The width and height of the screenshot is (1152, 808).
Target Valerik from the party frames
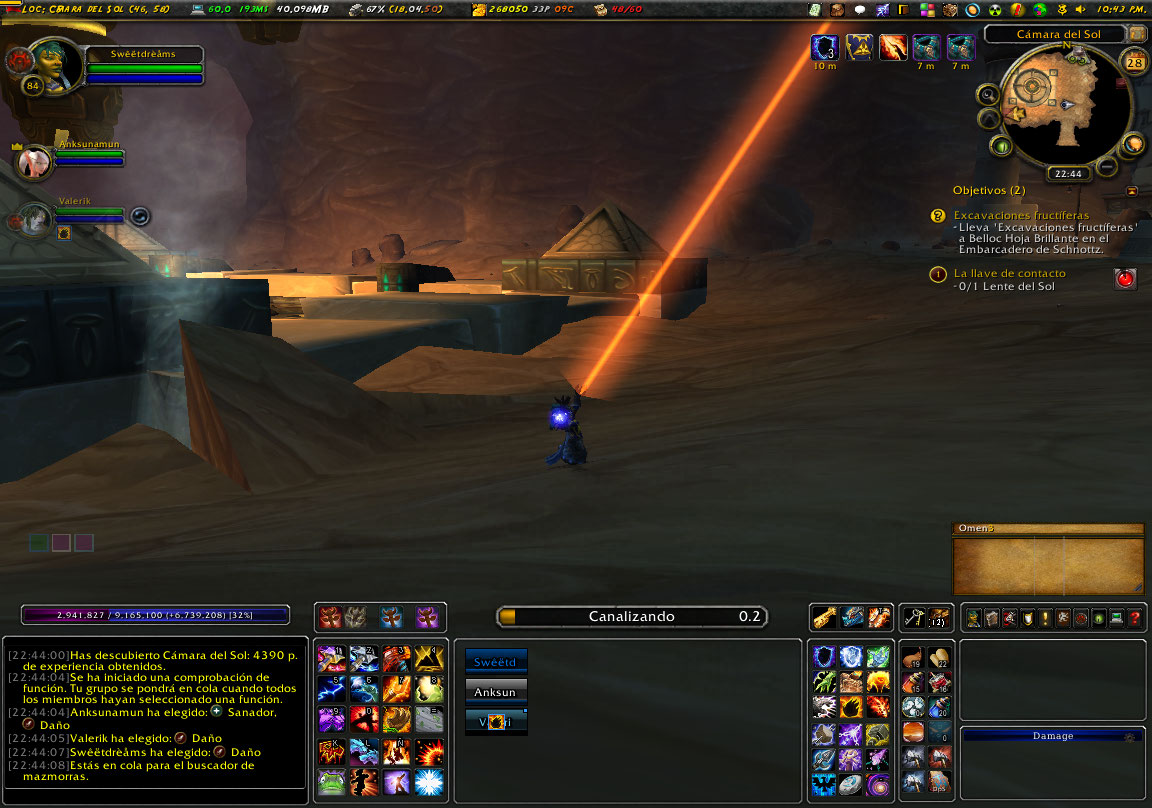coord(36,218)
